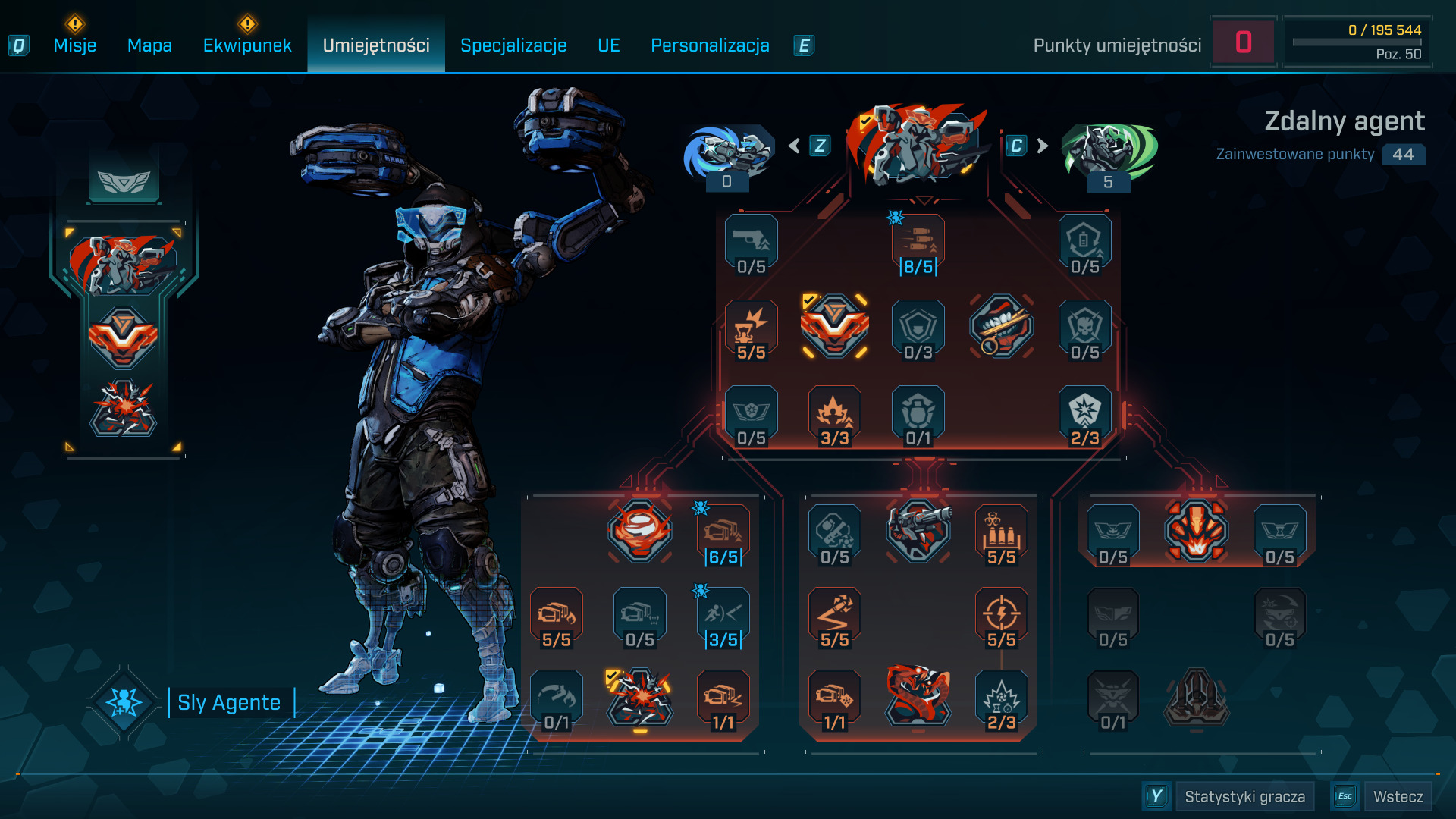The image size is (1456, 819).
Task: Show the previous skill tree with left arrow
Action: (795, 146)
